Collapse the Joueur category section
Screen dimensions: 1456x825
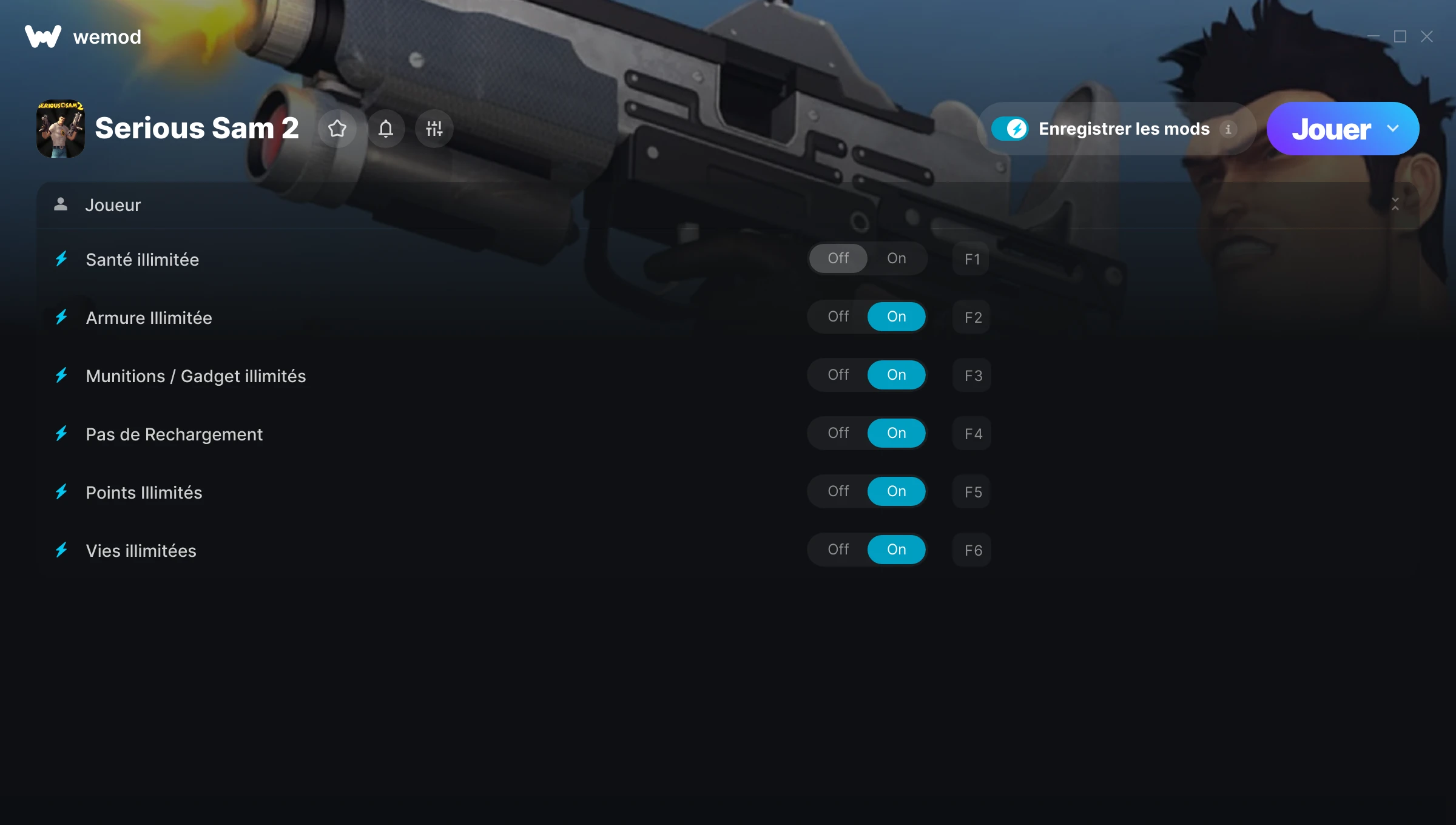(1395, 205)
